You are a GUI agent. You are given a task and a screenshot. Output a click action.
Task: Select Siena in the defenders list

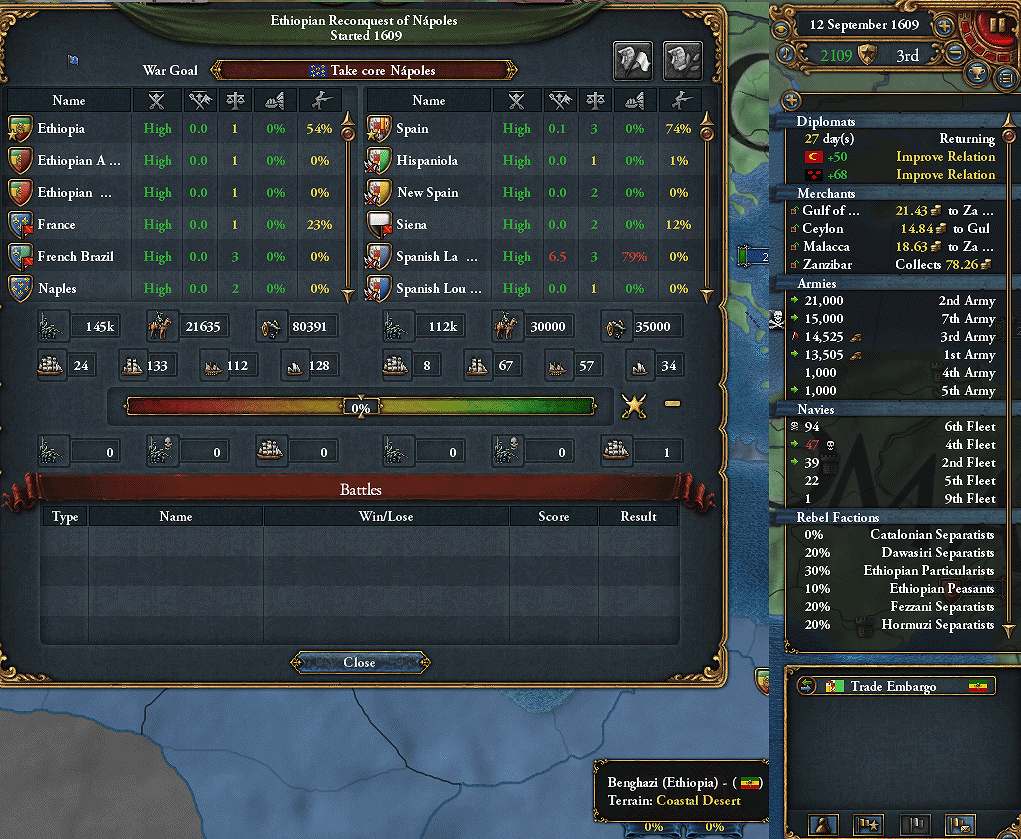pos(412,225)
